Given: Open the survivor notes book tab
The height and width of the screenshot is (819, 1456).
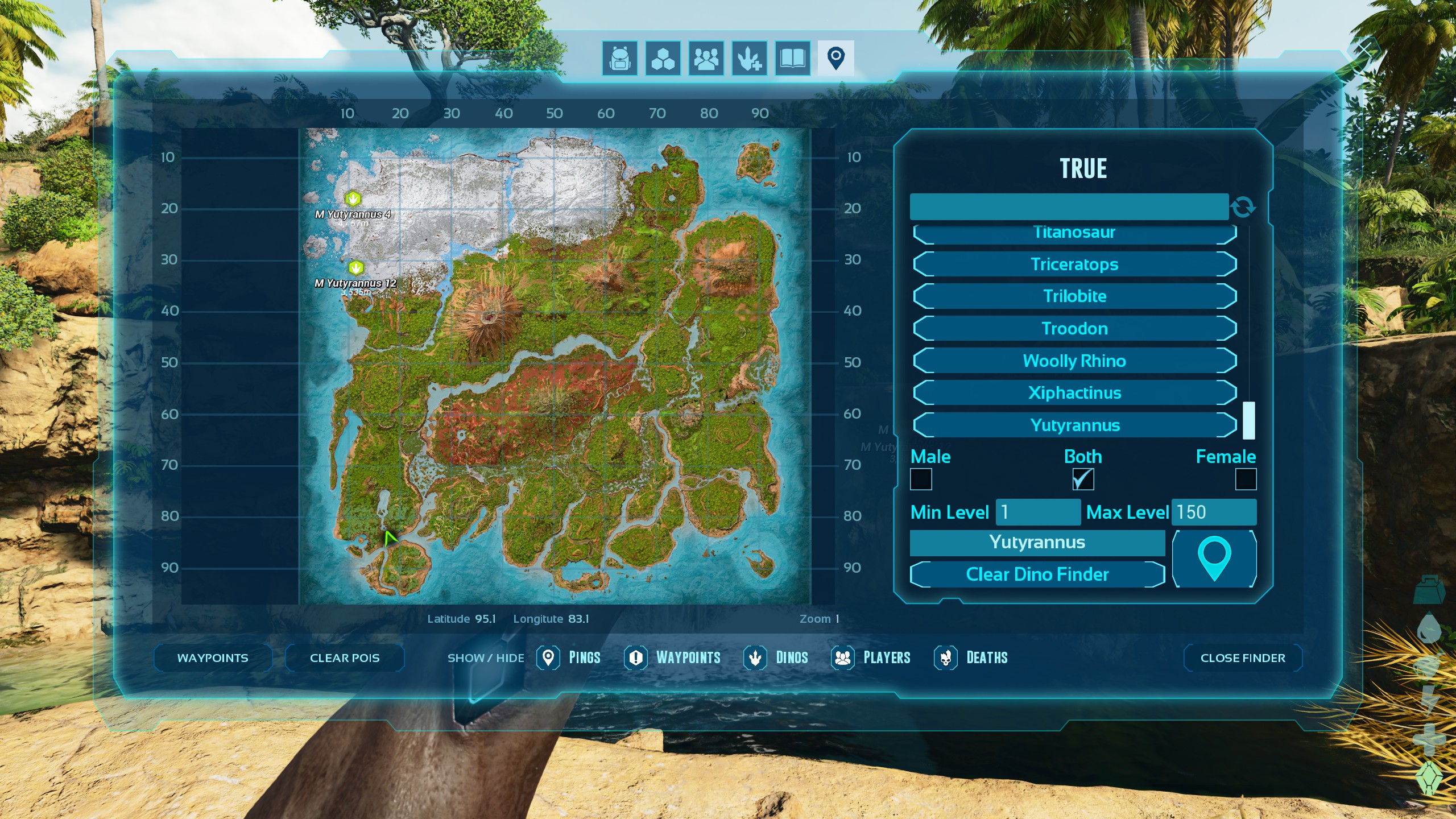Looking at the screenshot, I should (x=792, y=58).
